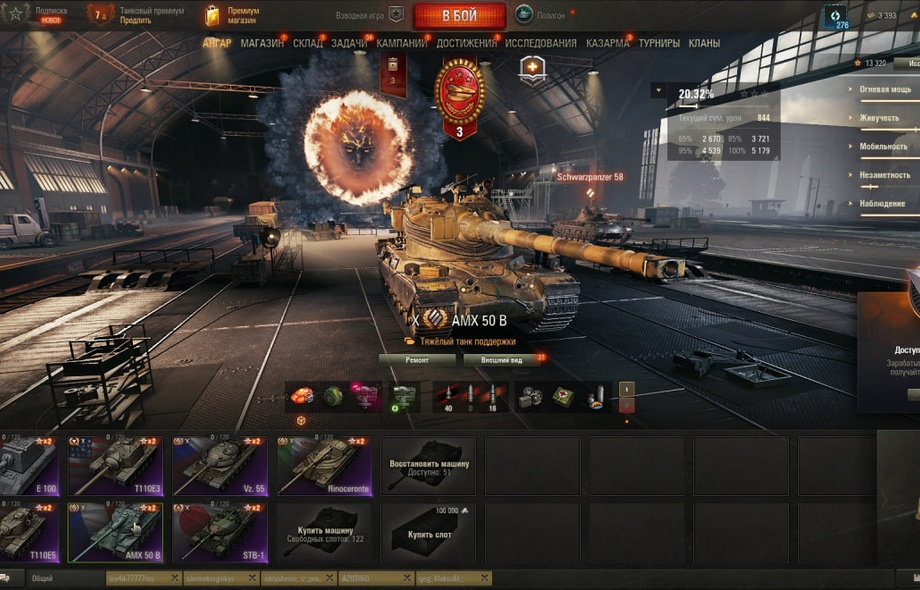The height and width of the screenshot is (590, 920).
Task: Open the Восстановить машину tile
Action: click(x=428, y=464)
